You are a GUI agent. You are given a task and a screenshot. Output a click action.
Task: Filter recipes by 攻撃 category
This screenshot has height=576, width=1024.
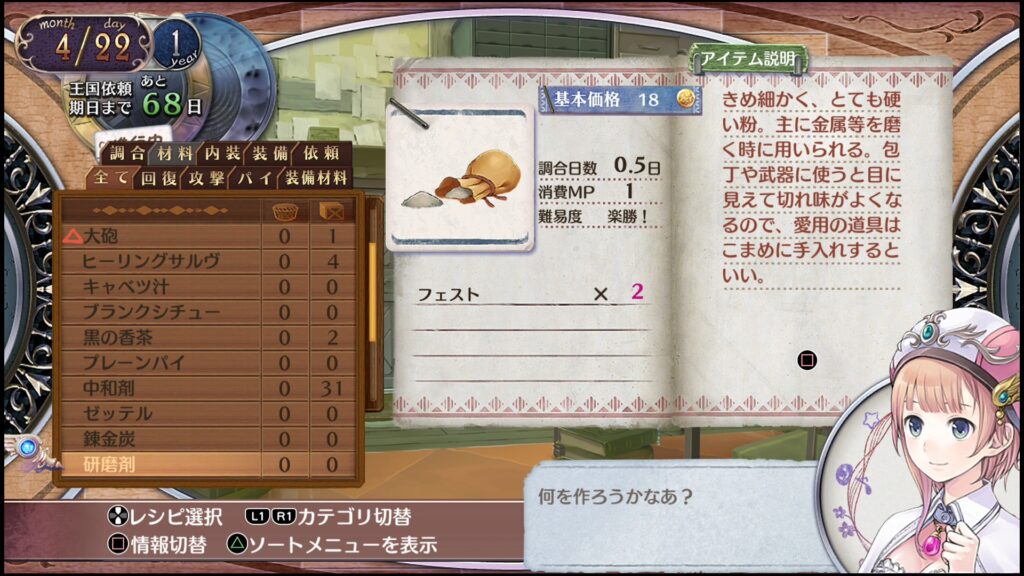pos(205,179)
